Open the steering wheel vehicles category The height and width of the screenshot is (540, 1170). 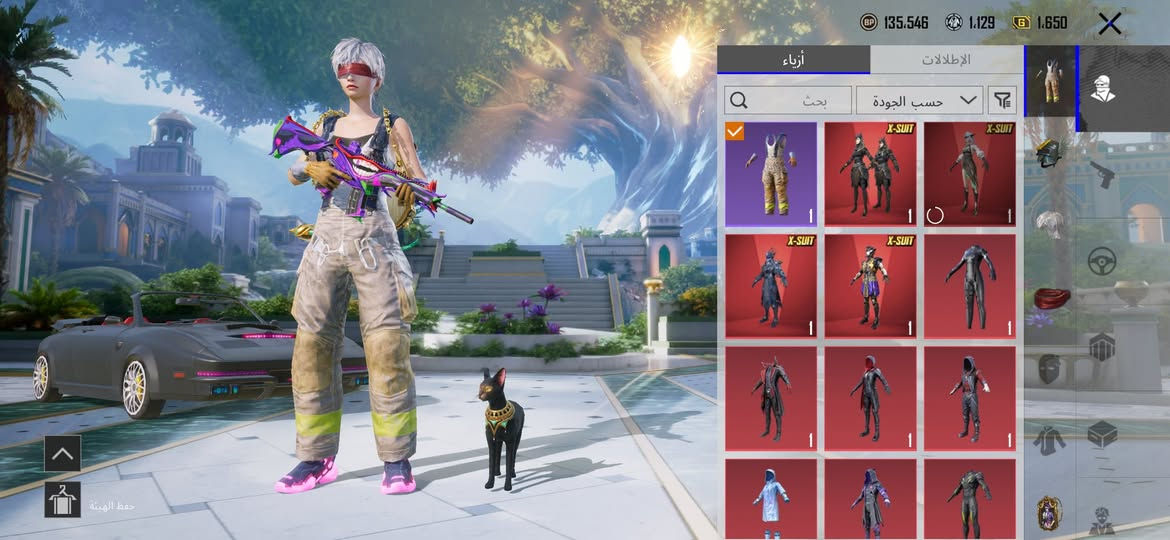(x=1102, y=261)
